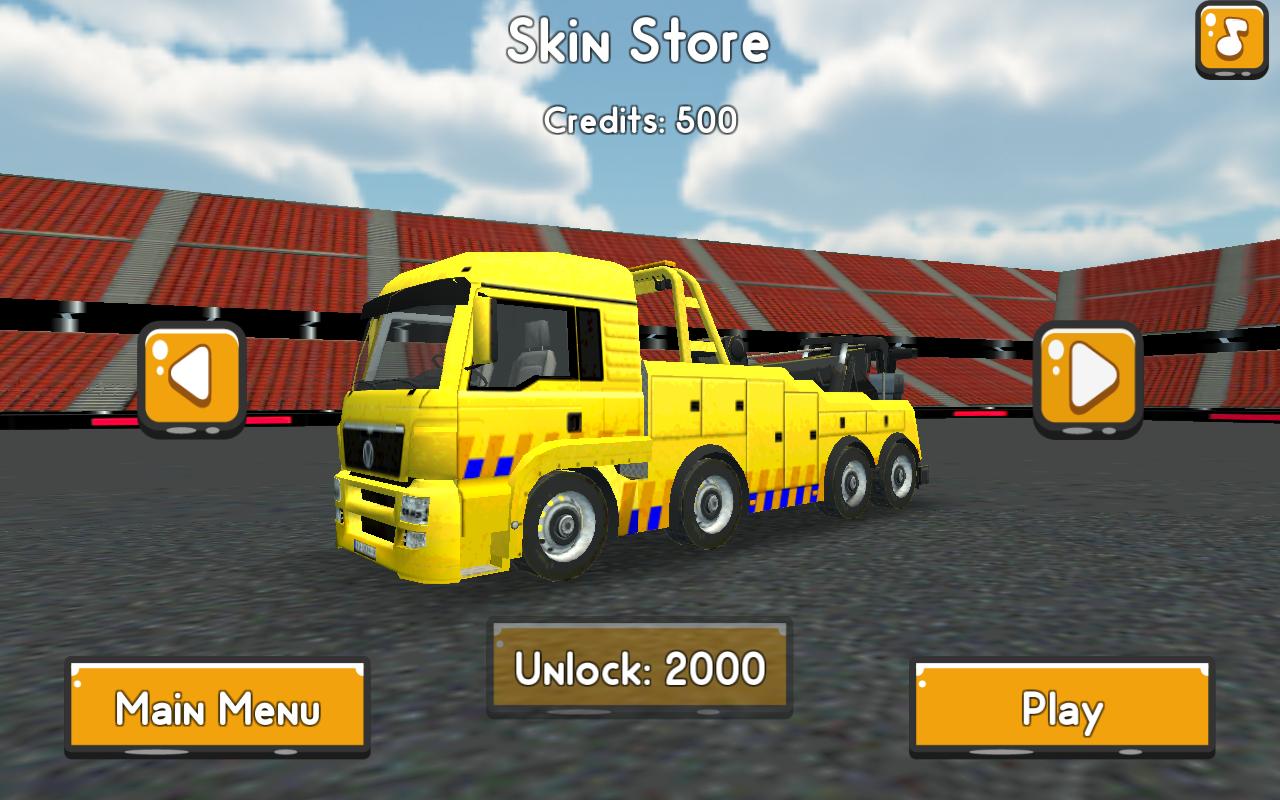Open the Skin Store title screen header

[x=639, y=42]
